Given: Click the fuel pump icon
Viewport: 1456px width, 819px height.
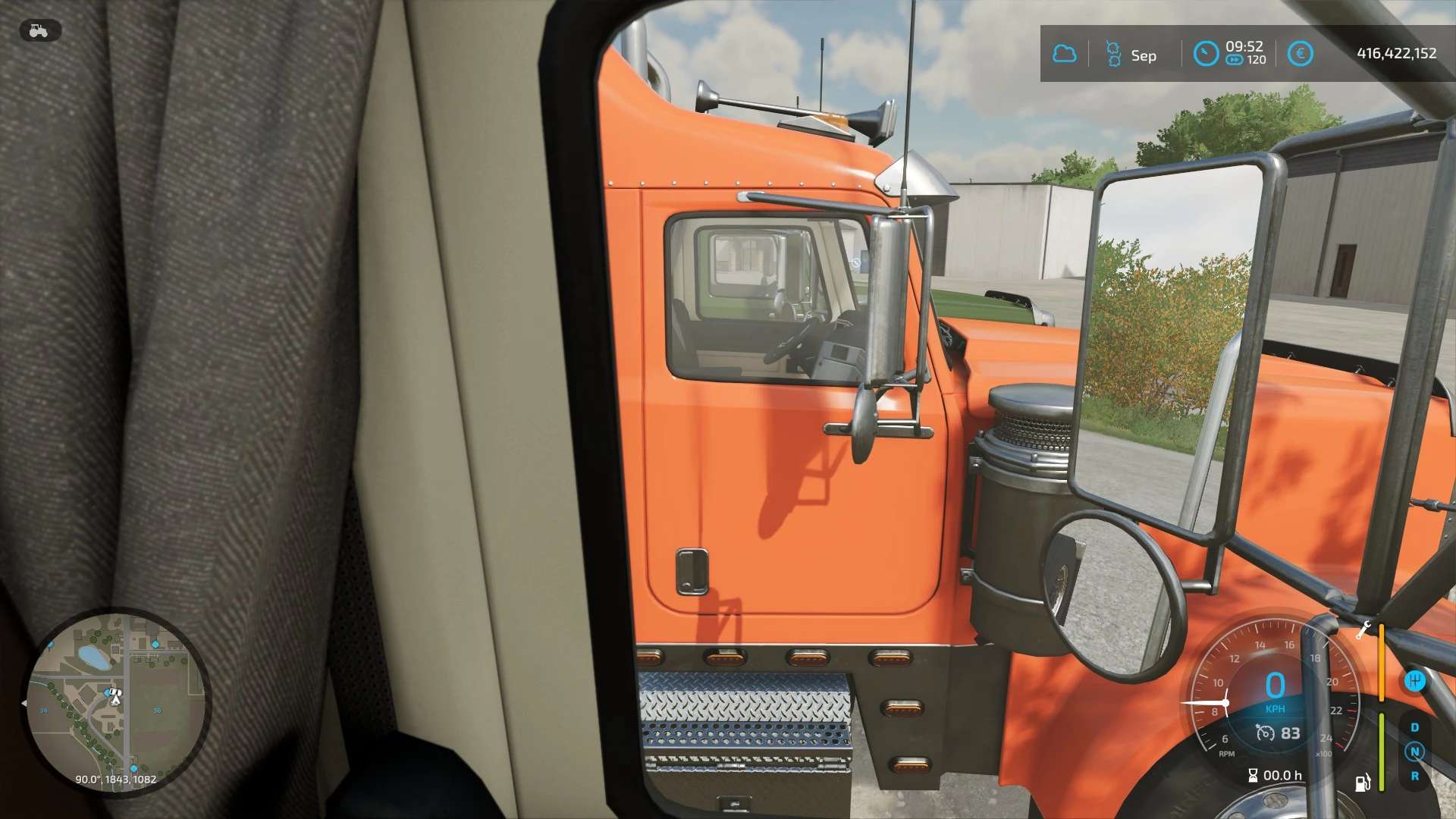Looking at the screenshot, I should [1363, 783].
